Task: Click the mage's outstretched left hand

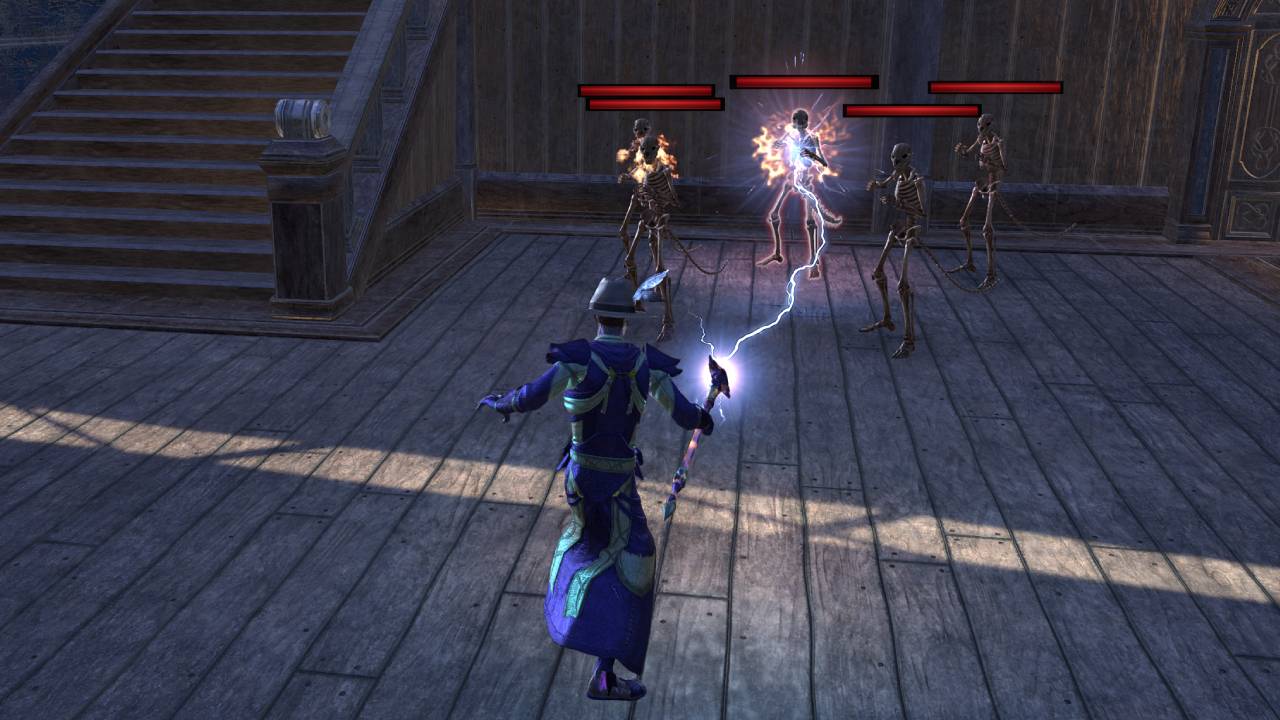Action: pos(488,402)
